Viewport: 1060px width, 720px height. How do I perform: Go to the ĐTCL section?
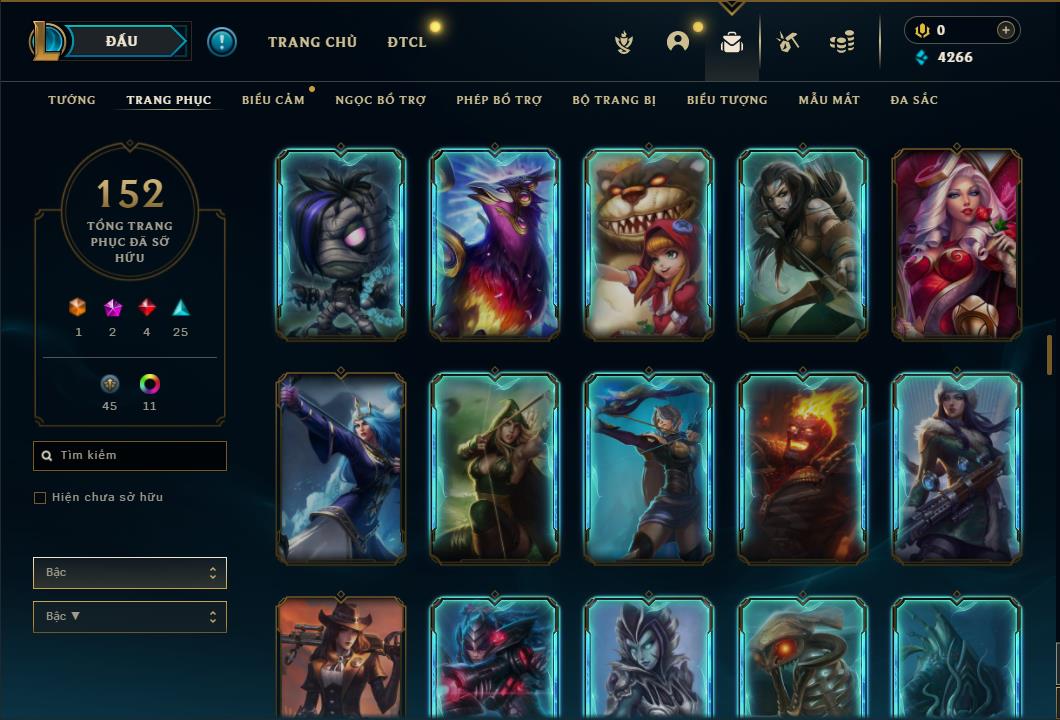point(407,42)
